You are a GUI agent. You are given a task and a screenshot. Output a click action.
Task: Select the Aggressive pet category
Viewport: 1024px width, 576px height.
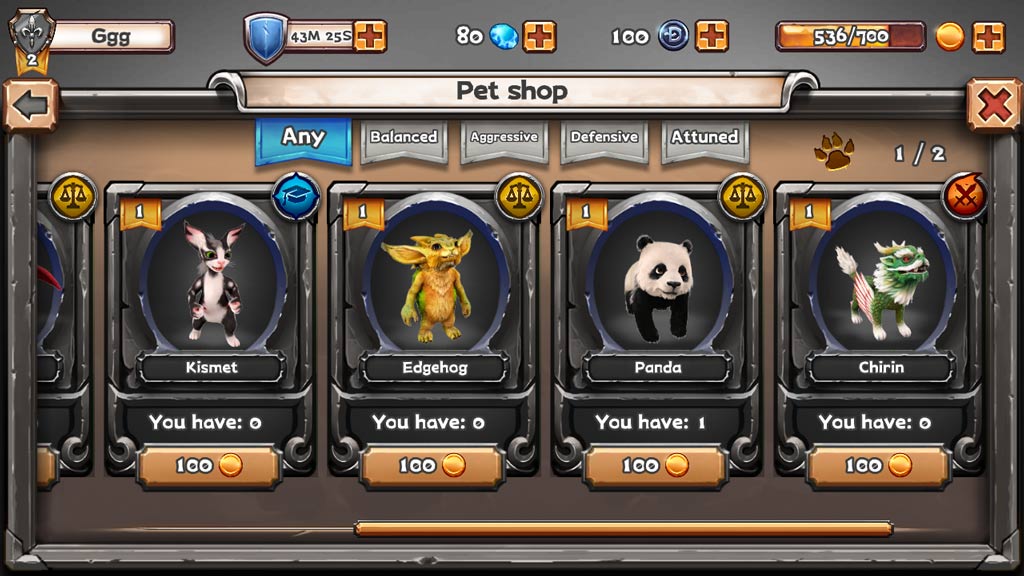(504, 138)
